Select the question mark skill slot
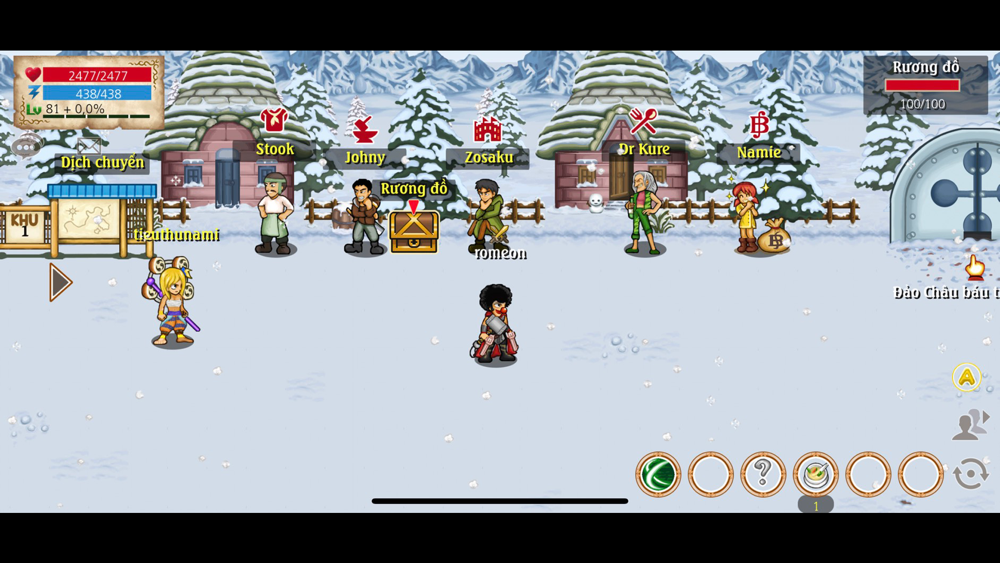The image size is (1000, 563). pyautogui.click(x=763, y=474)
